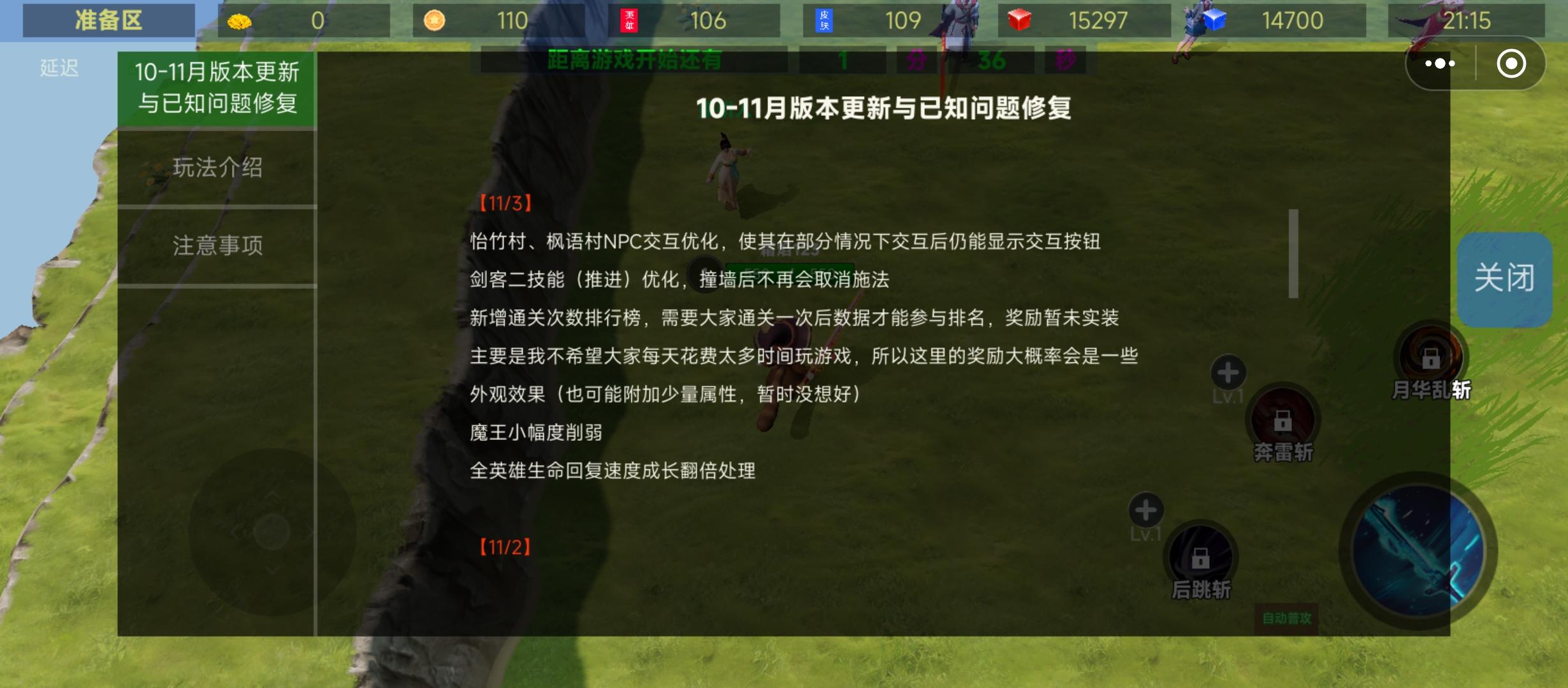The image size is (1568, 688).
Task: Click the gold coin currency icon
Action: [238, 20]
